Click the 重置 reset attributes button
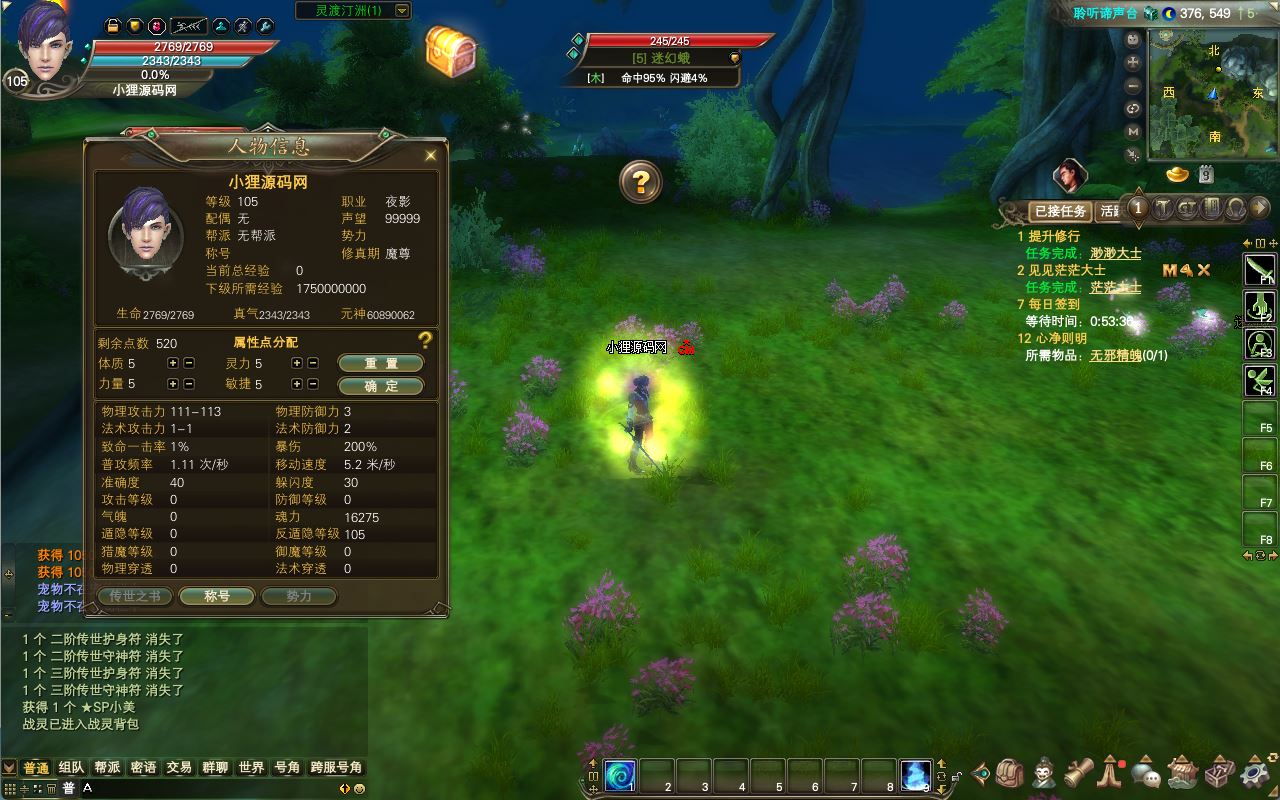The height and width of the screenshot is (800, 1280). click(380, 363)
